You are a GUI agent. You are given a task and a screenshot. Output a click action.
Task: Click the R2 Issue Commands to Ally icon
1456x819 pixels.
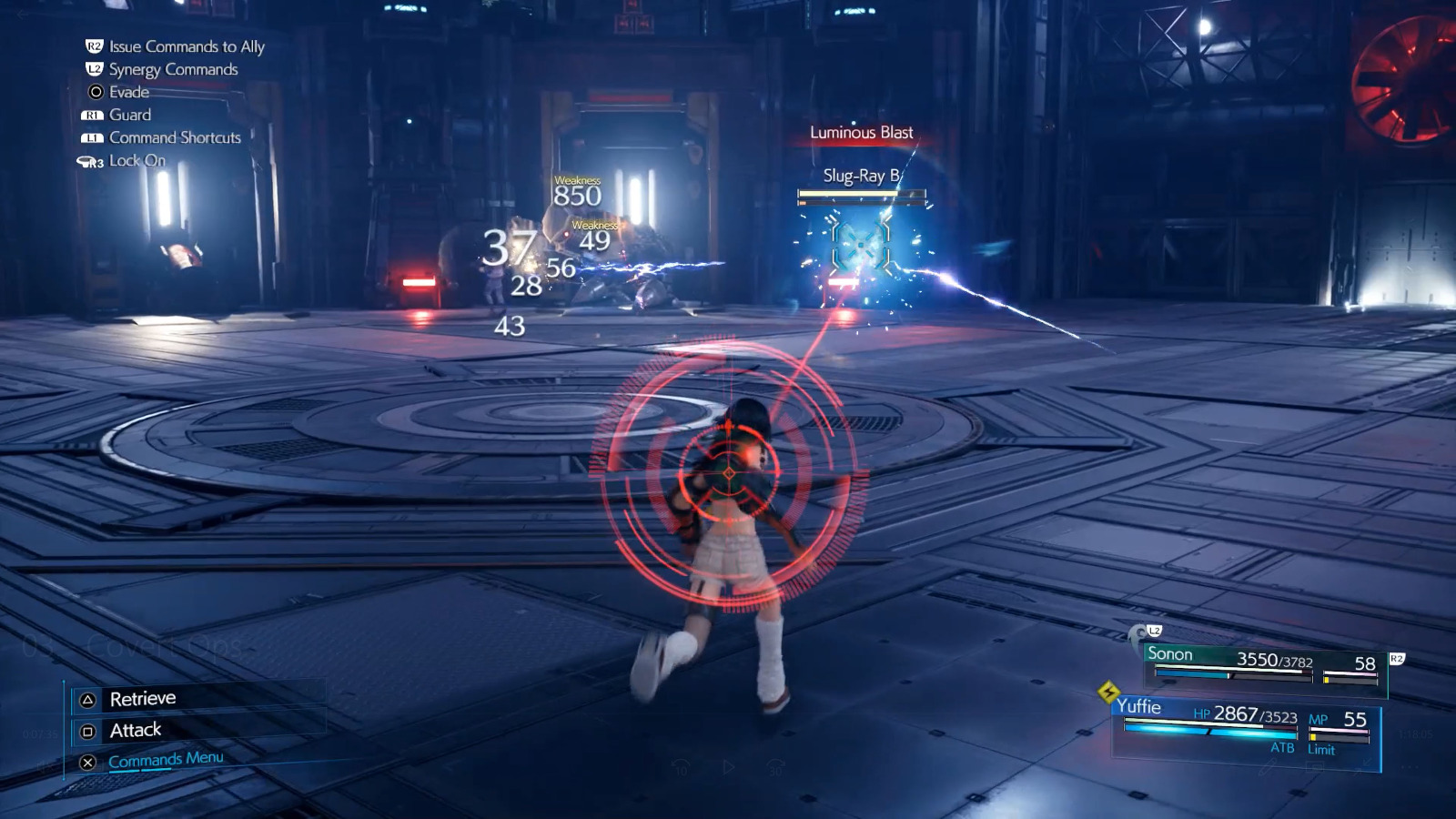93,46
